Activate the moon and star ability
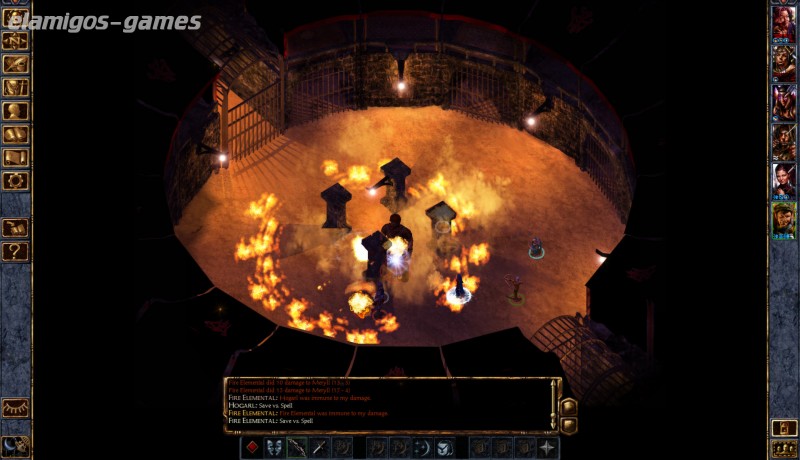This screenshot has width=800, height=460. click(422, 447)
